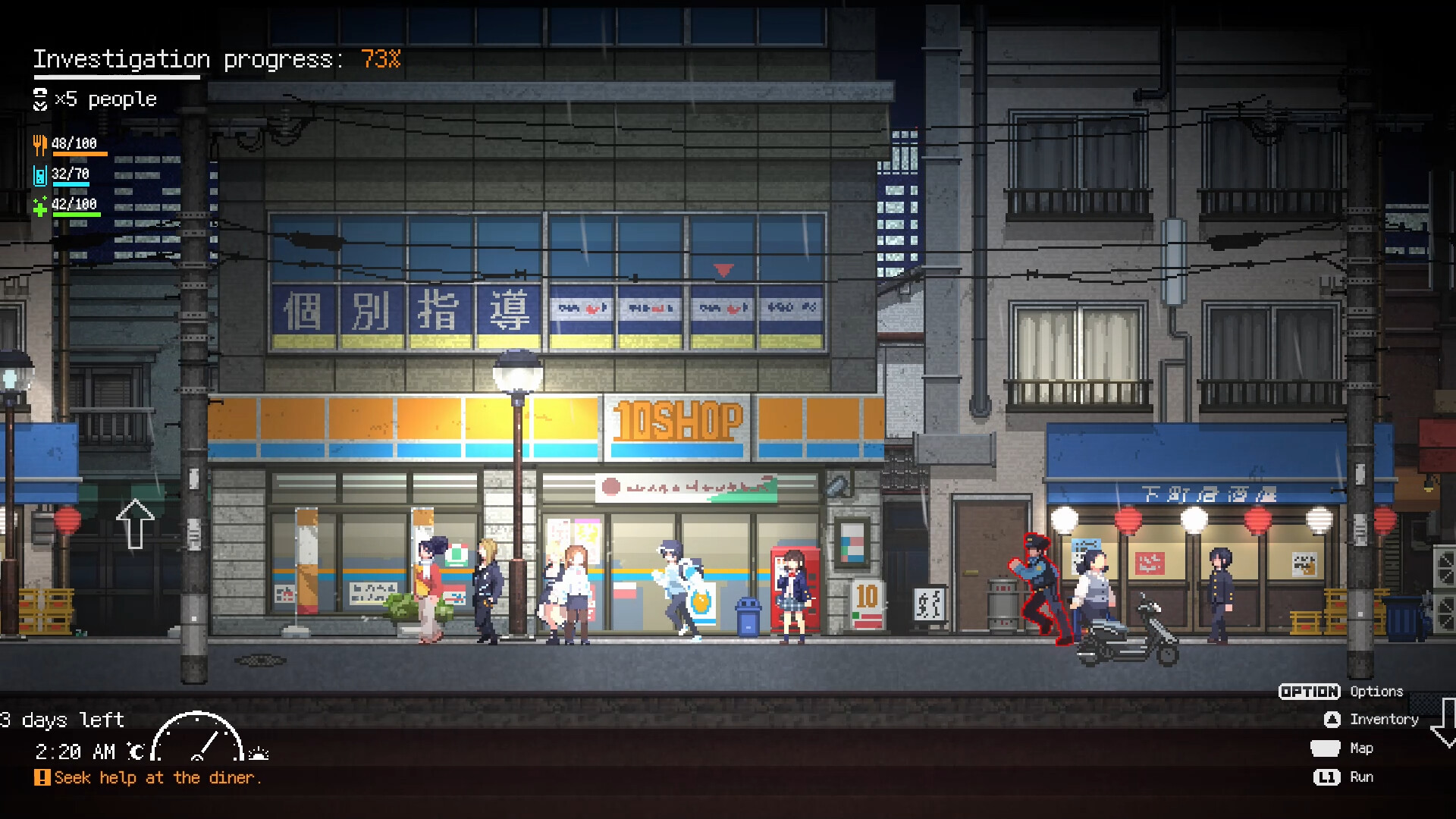Screen dimensions: 1456x819
Task: Click the orange exclamation objective icon
Action: 43,777
